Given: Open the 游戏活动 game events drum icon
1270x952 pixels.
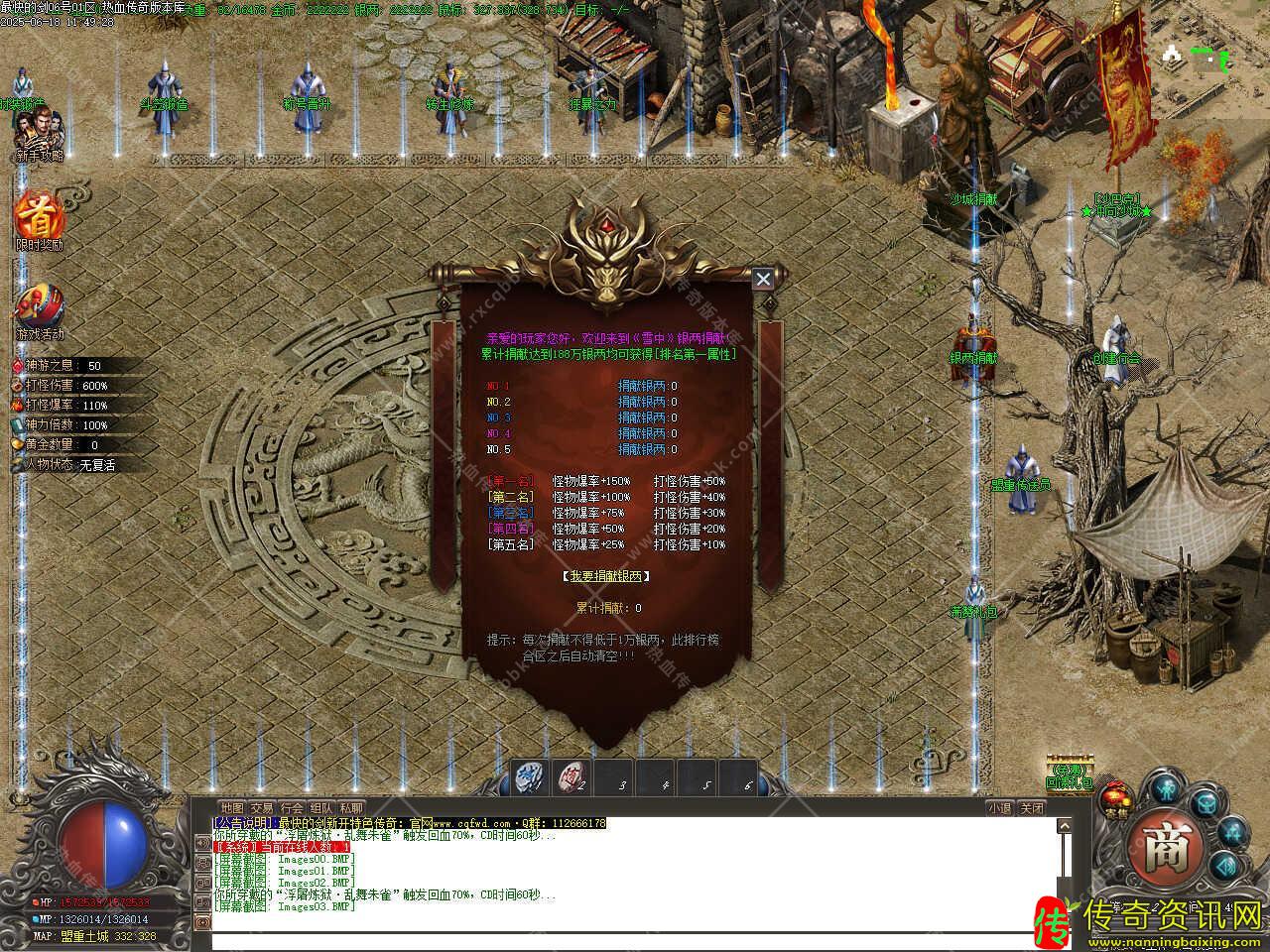Looking at the screenshot, I should [40, 307].
